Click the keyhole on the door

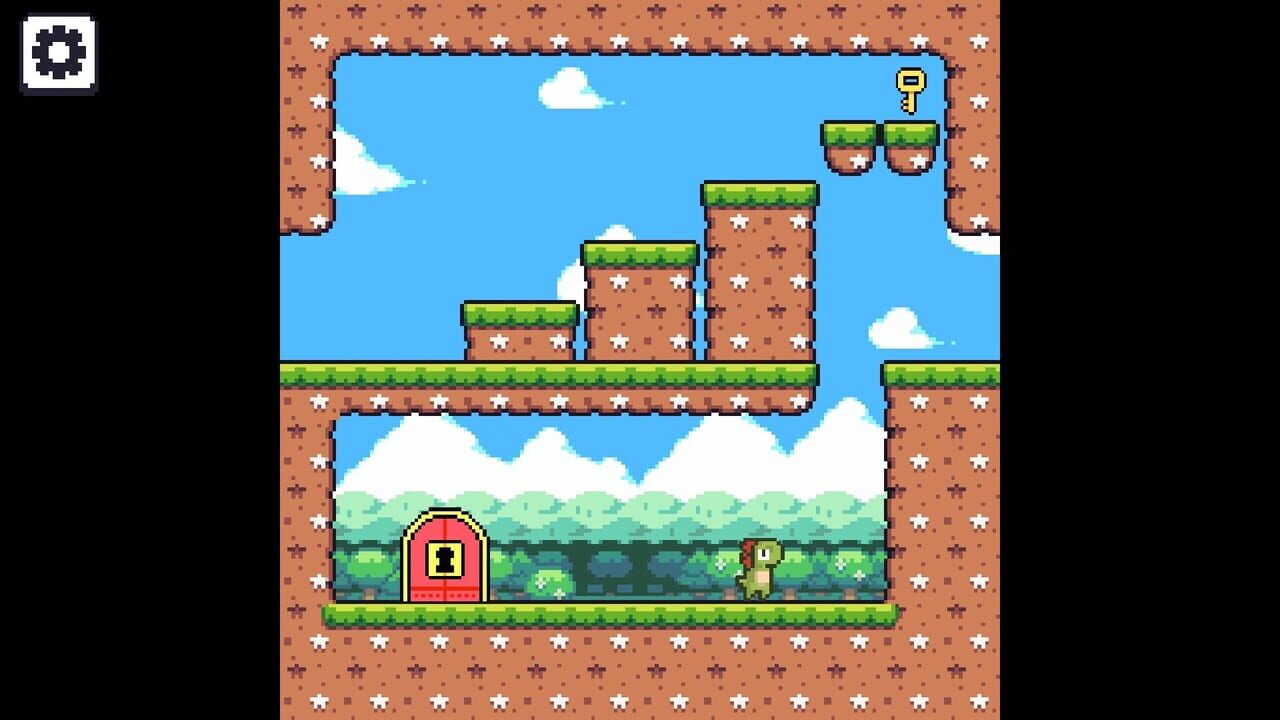click(445, 558)
